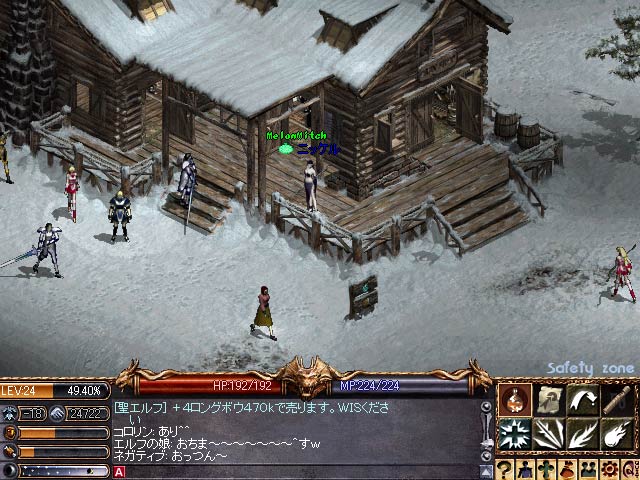640x480 pixels.
Task: Use the parchment scroll with arrow symbol
Action: [549, 400]
